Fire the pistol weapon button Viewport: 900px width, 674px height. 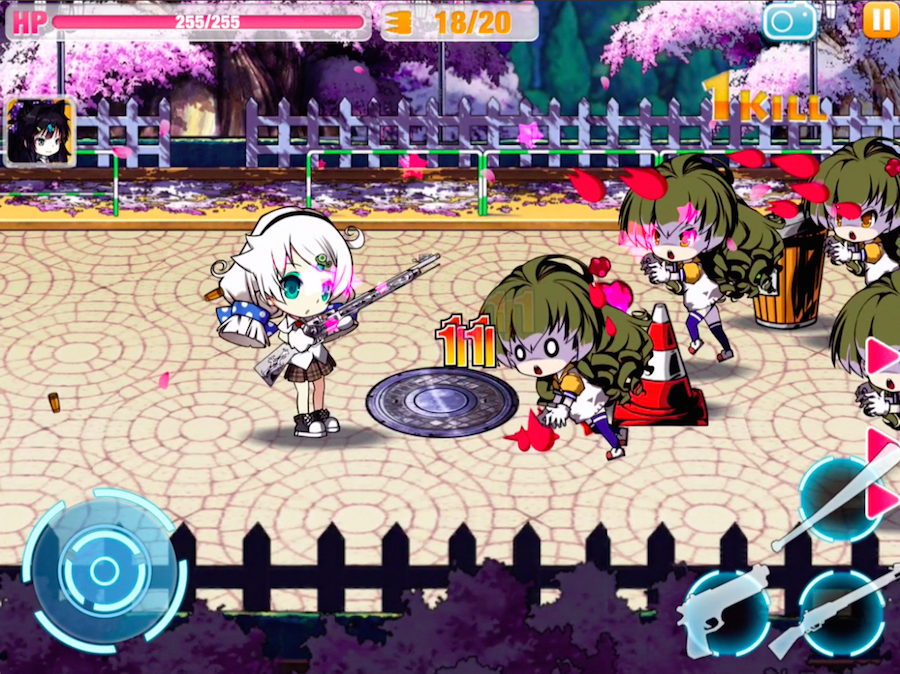pos(723,612)
